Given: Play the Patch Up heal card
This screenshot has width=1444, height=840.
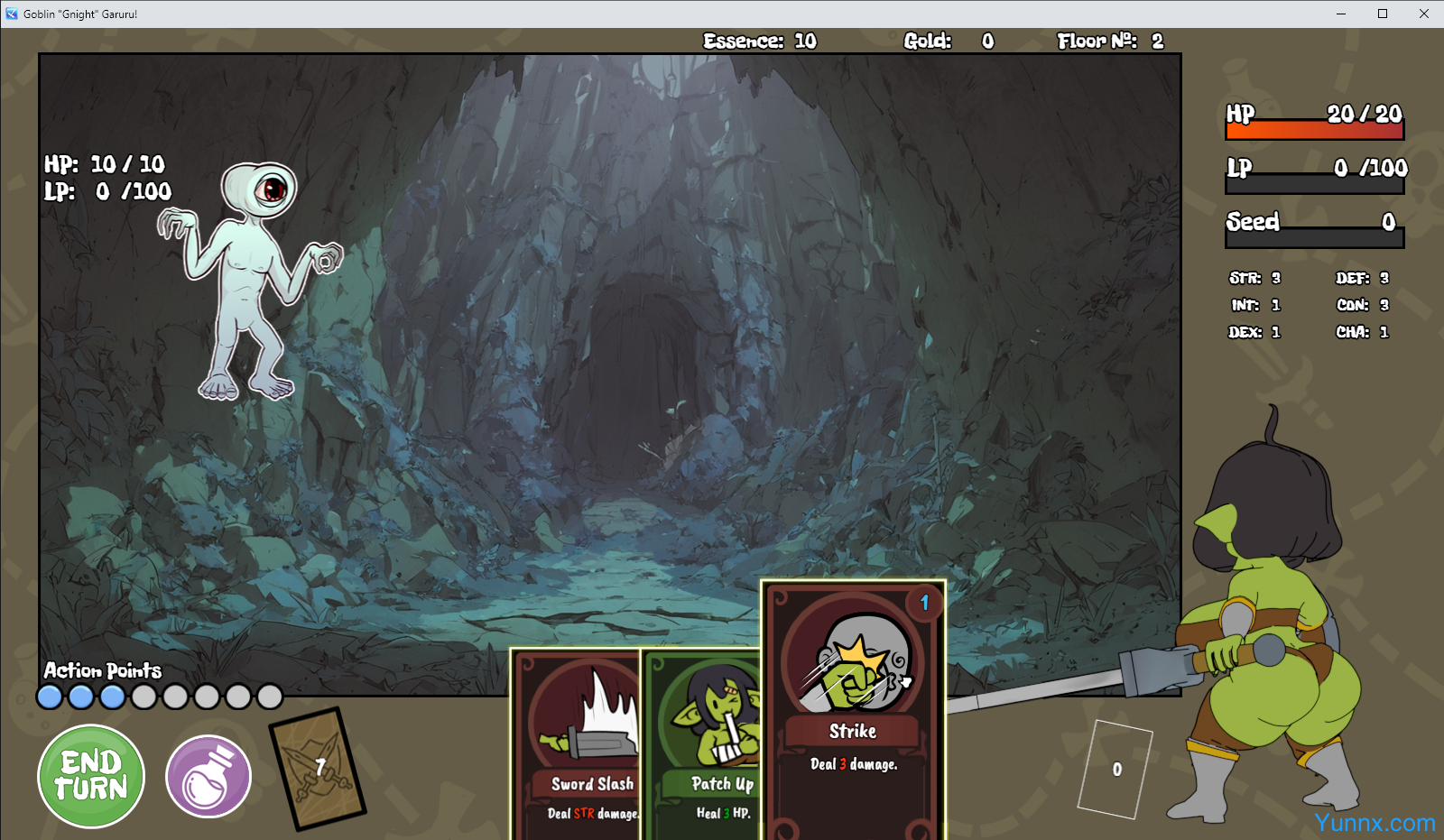Looking at the screenshot, I should (704, 747).
